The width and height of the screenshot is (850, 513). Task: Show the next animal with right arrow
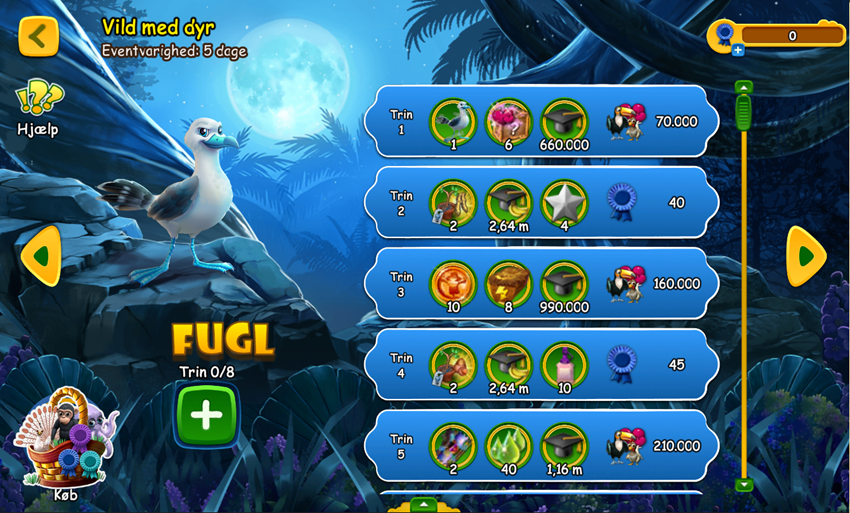(805, 256)
